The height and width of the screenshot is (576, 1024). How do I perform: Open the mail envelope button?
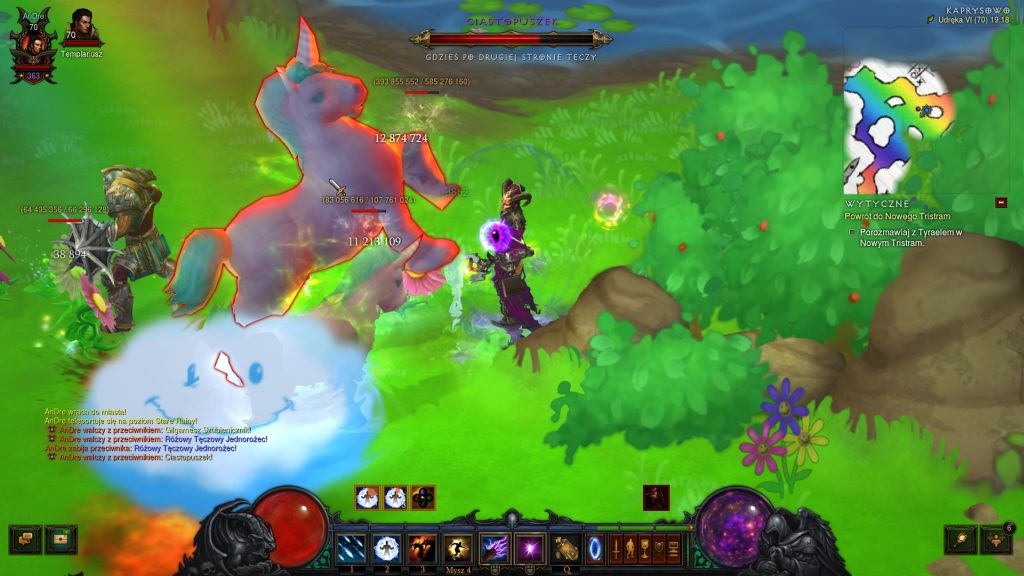(x=60, y=540)
